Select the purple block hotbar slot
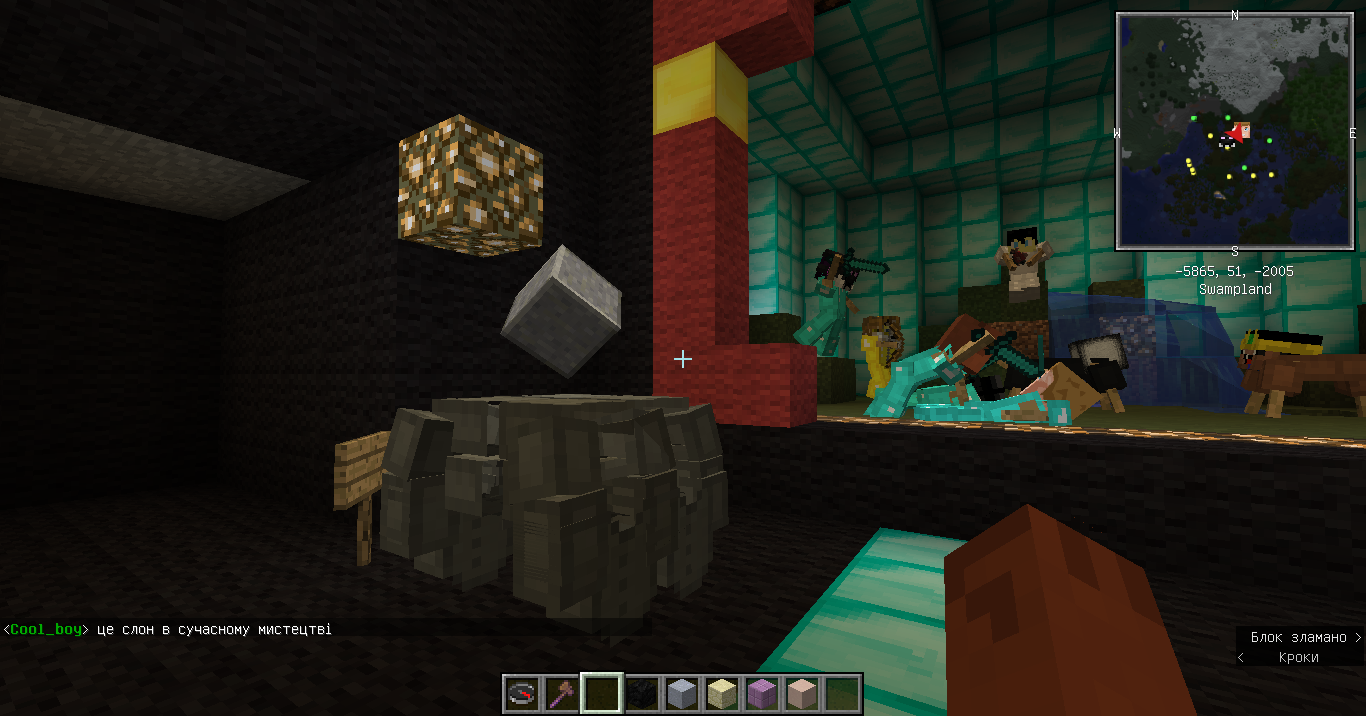This screenshot has width=1366, height=716. point(762,693)
